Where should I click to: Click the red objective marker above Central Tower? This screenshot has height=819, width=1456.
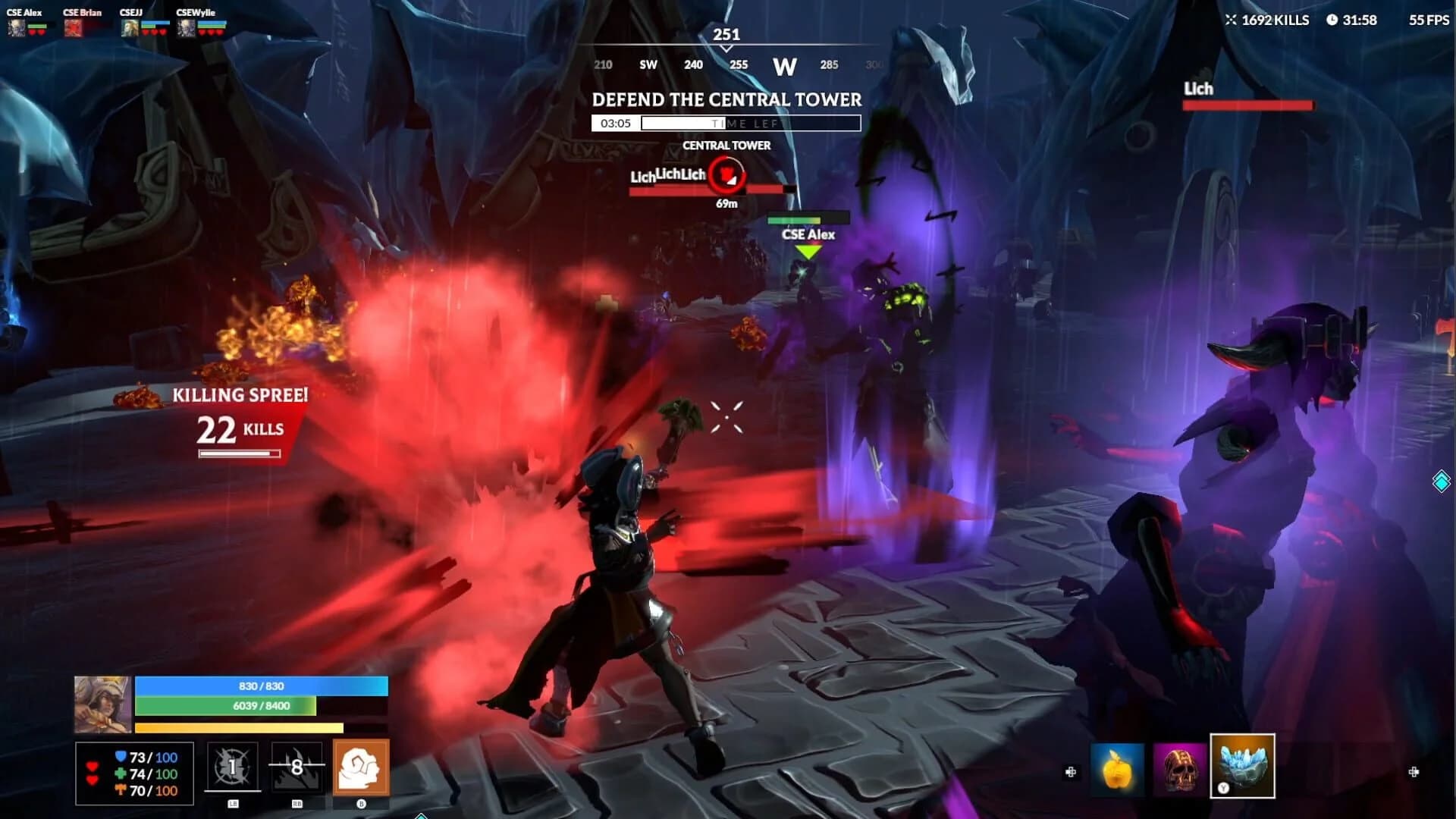click(x=727, y=176)
